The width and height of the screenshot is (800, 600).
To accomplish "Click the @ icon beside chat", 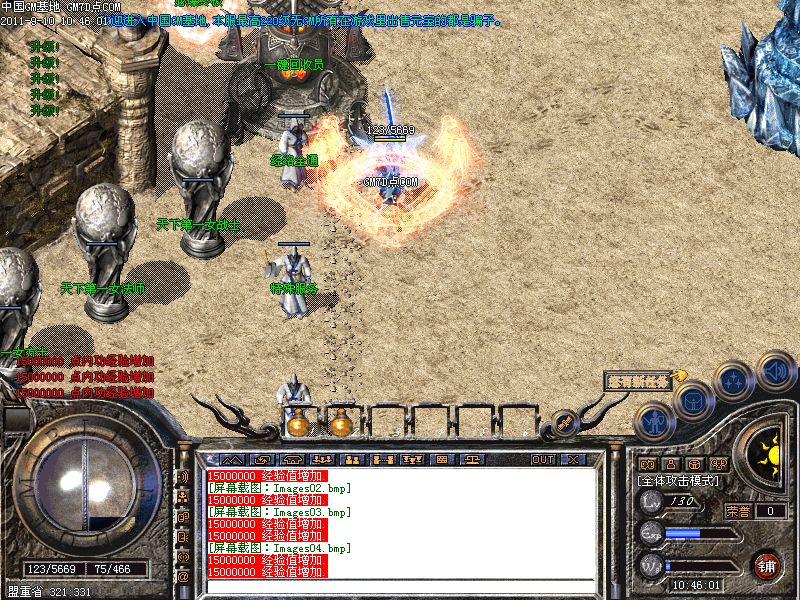I will [x=183, y=576].
